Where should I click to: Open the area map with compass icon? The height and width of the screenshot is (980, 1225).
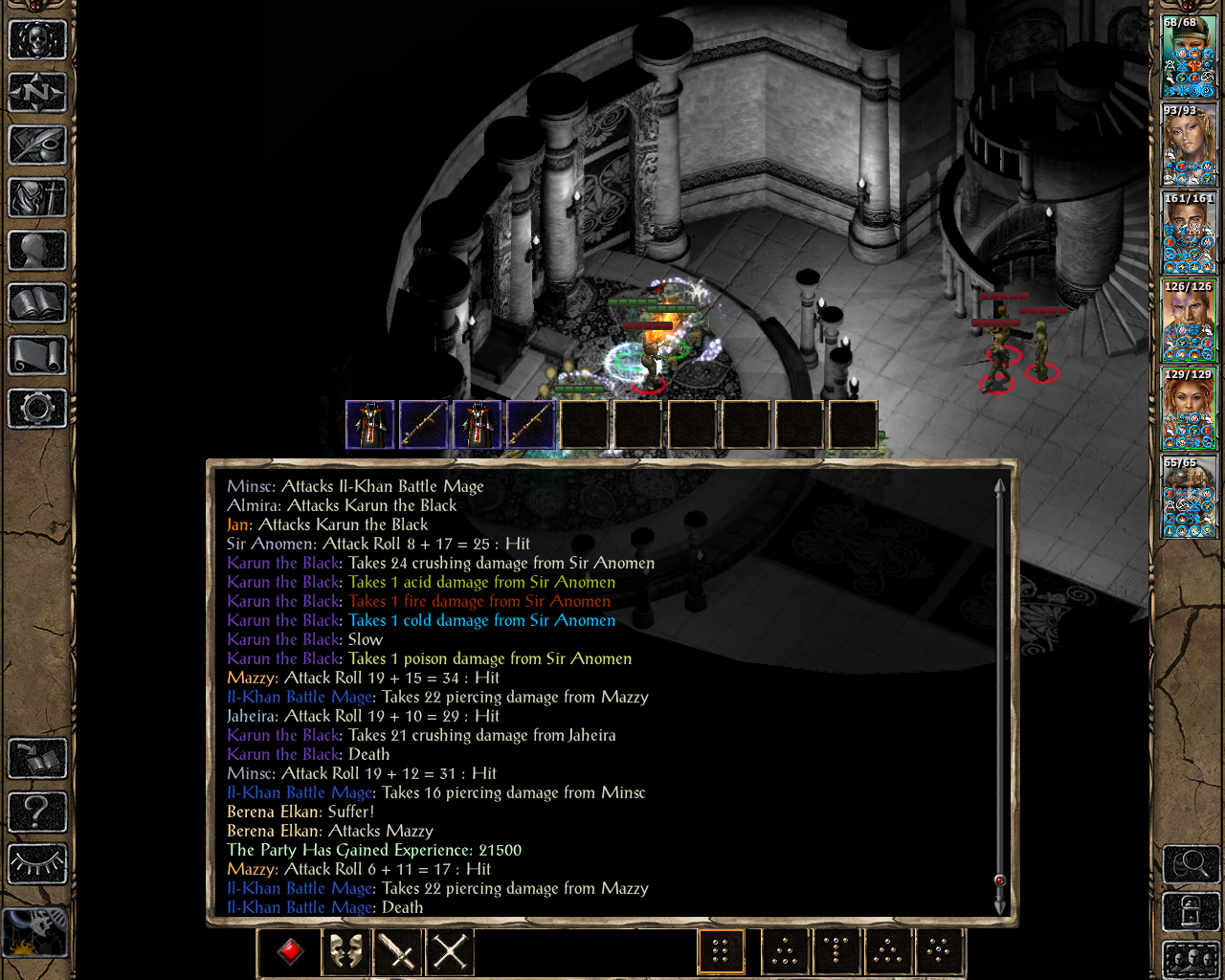tap(37, 93)
